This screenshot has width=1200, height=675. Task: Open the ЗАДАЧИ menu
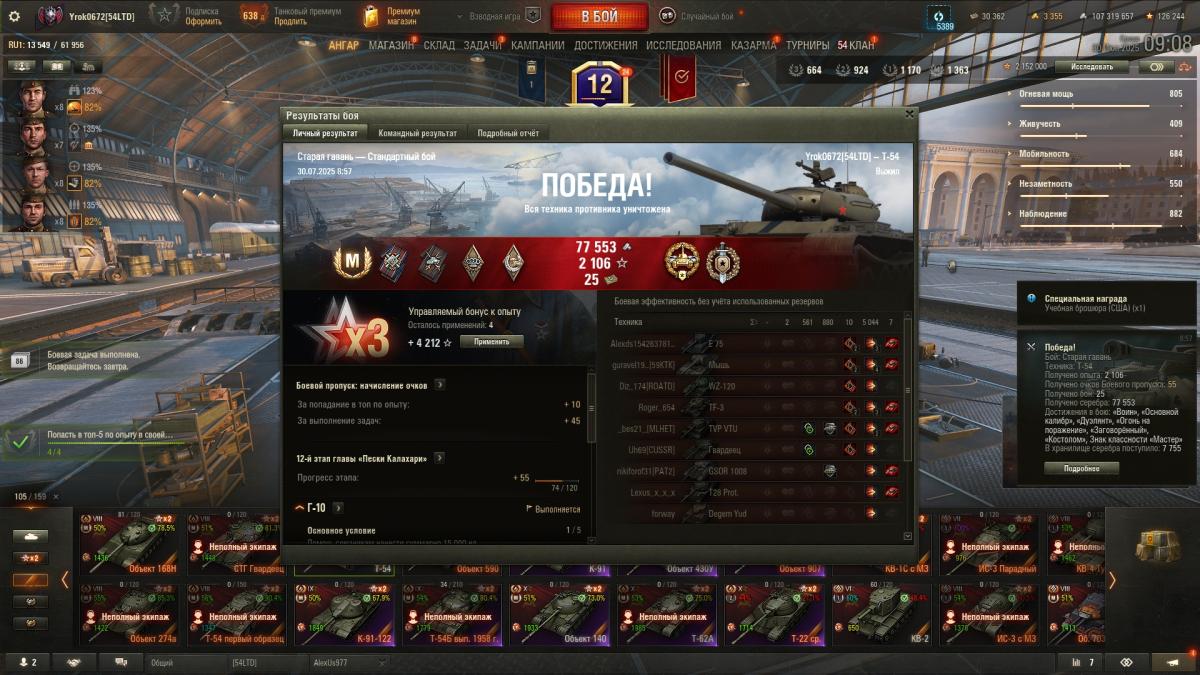[x=483, y=45]
